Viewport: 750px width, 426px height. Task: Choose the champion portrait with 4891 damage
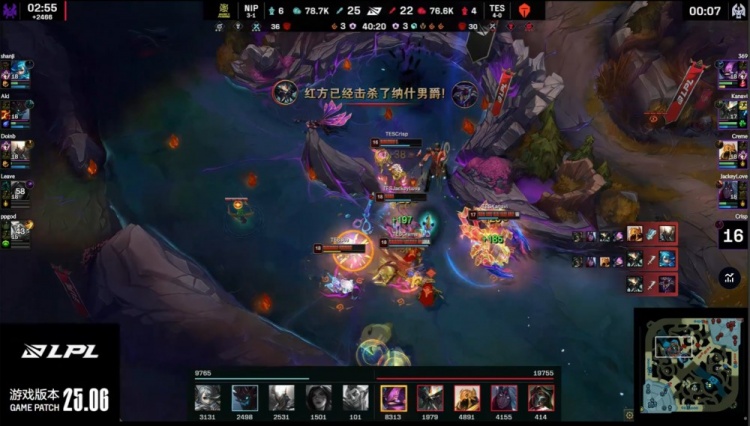coord(467,397)
